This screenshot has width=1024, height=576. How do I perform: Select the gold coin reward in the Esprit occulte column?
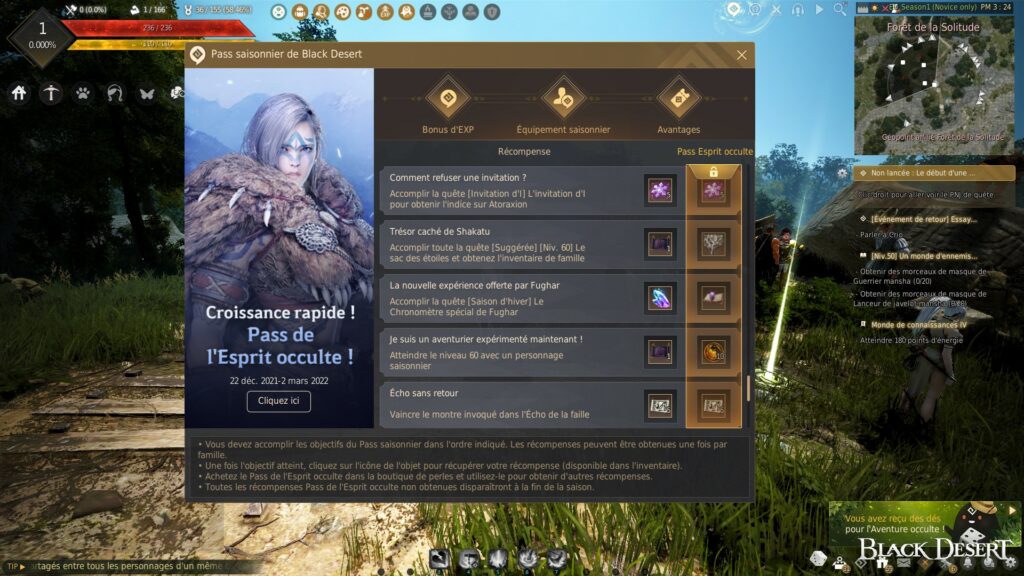(x=713, y=351)
